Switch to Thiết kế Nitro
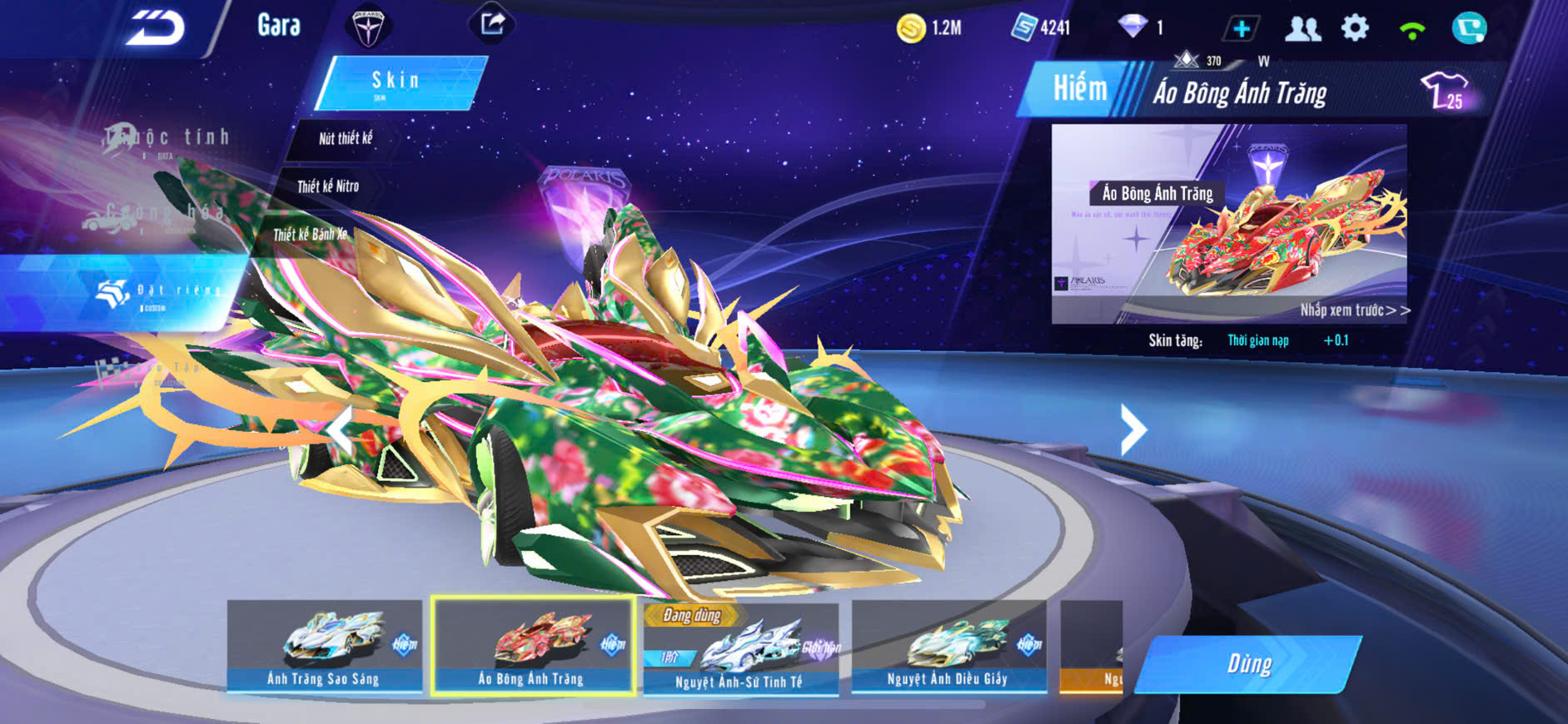 pos(328,186)
